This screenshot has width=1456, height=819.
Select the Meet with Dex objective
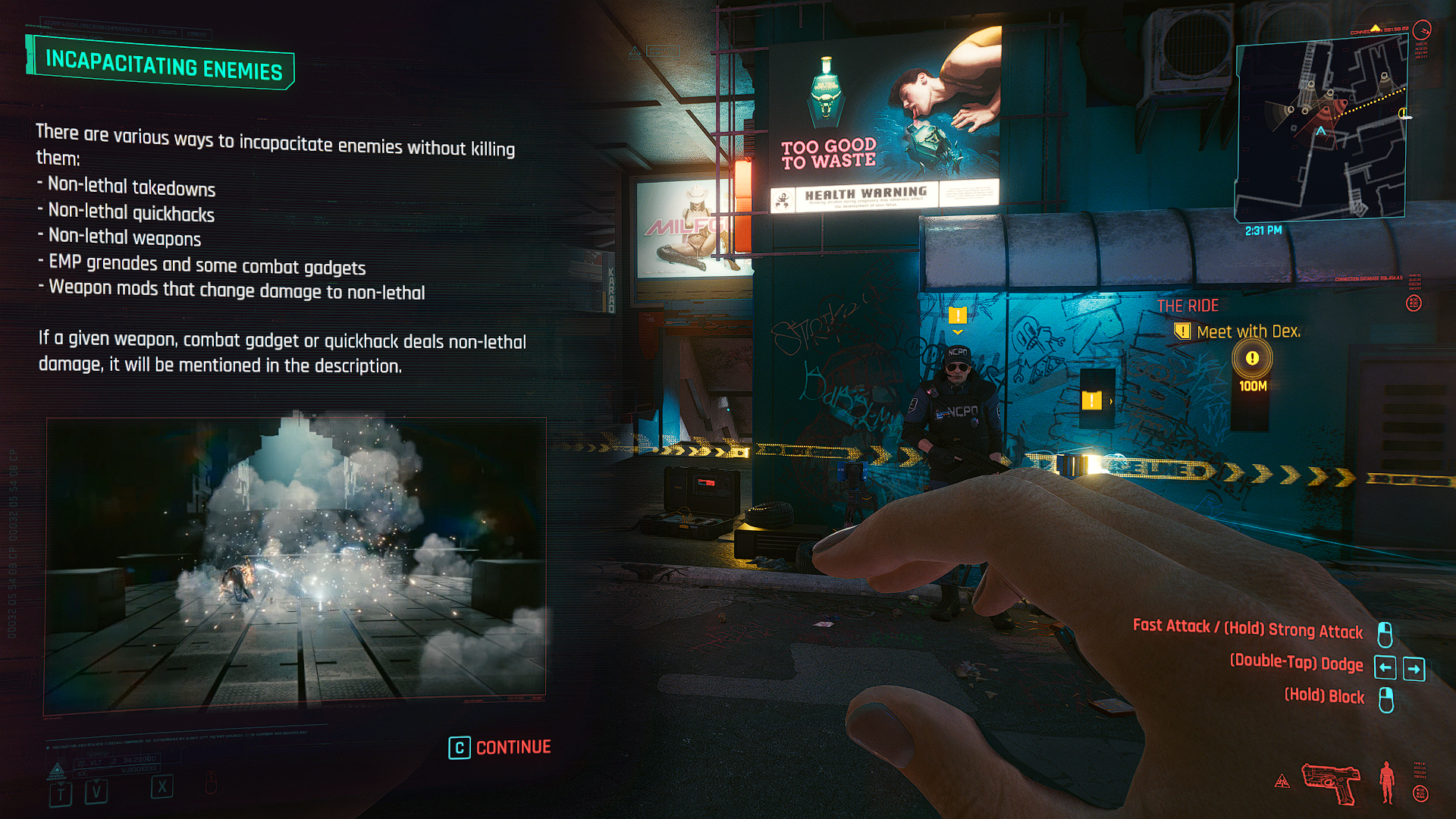pyautogui.click(x=1247, y=331)
